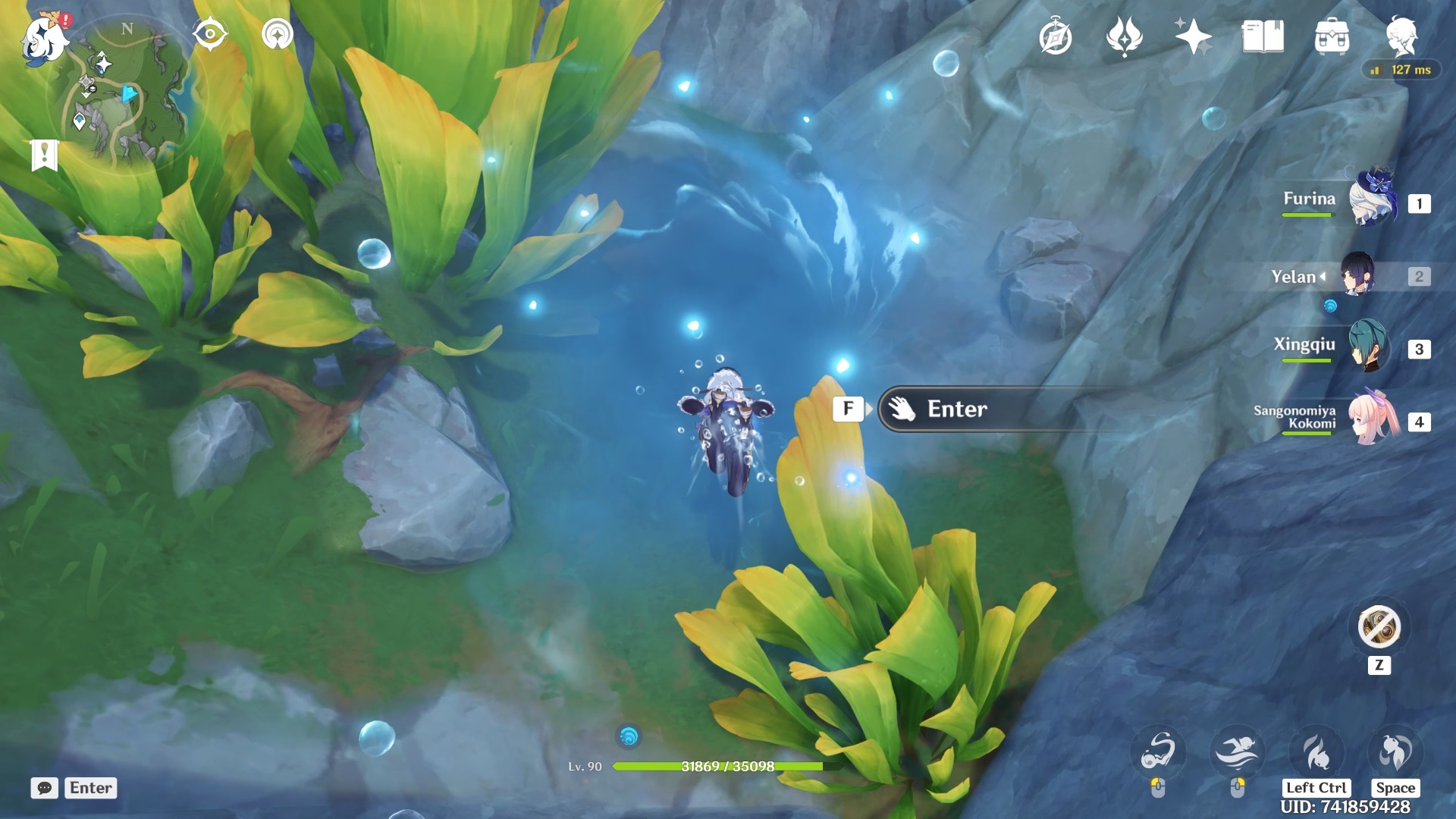The width and height of the screenshot is (1456, 819).
Task: Open the Battle Pass book icon
Action: click(x=1263, y=37)
